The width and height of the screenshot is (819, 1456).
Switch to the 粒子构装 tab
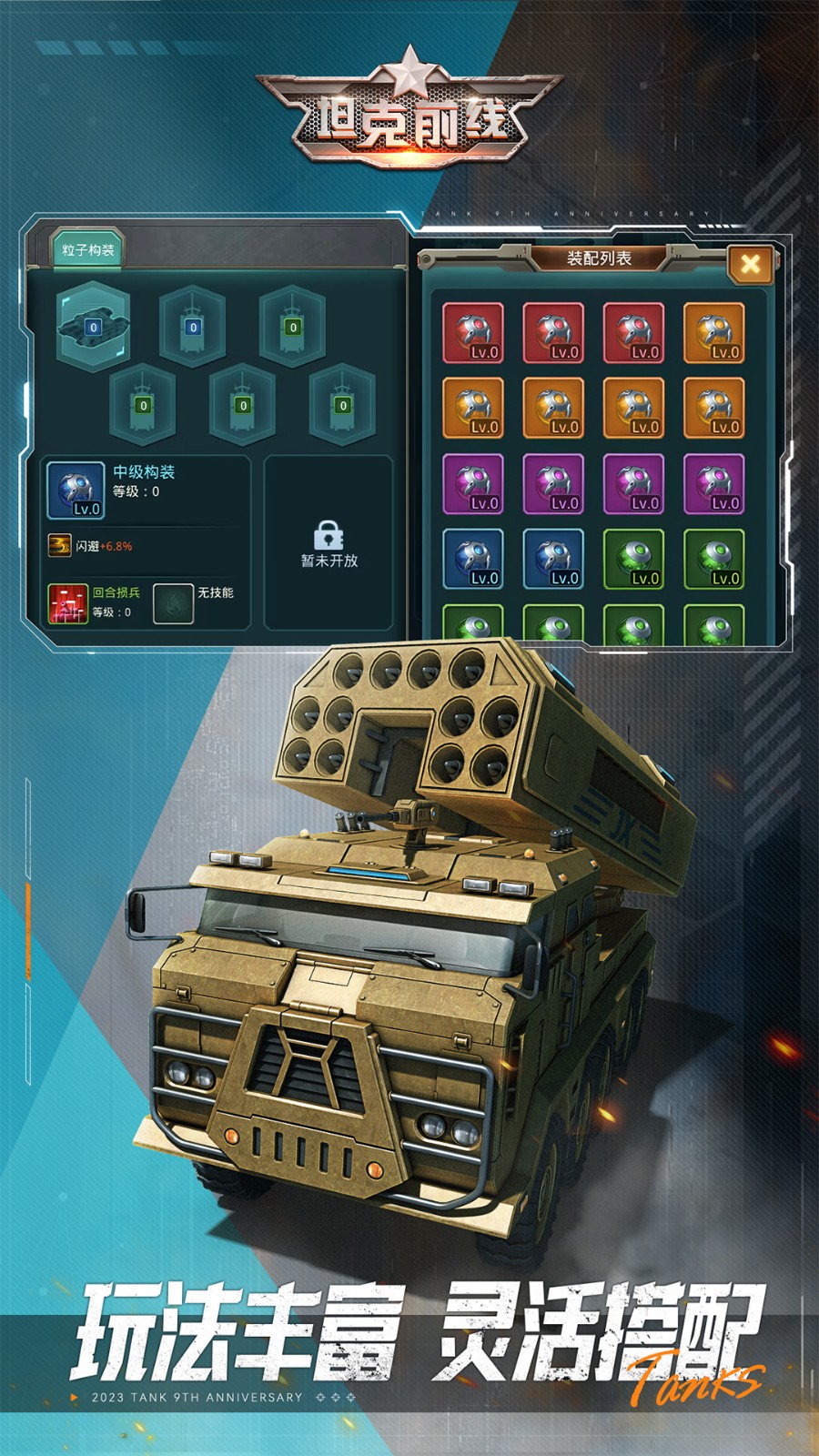(87, 249)
